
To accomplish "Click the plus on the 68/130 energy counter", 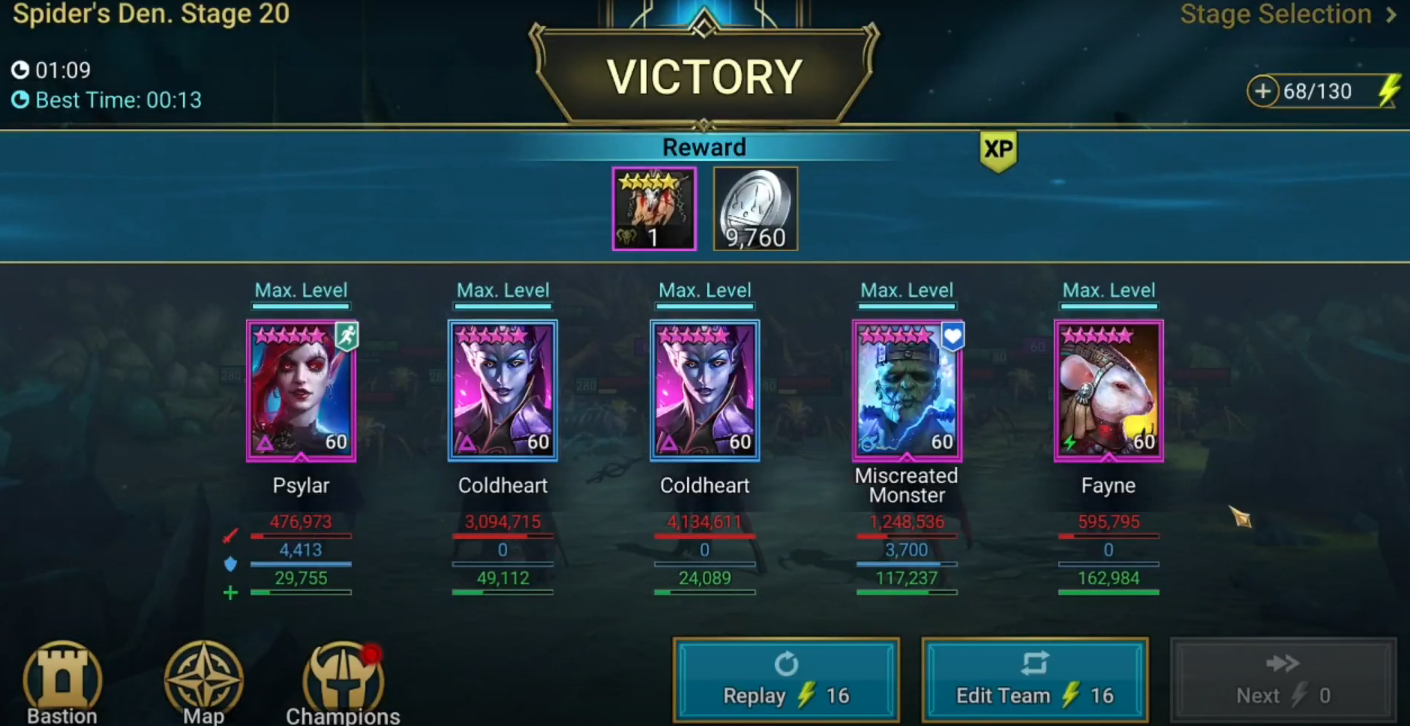I will [1263, 91].
